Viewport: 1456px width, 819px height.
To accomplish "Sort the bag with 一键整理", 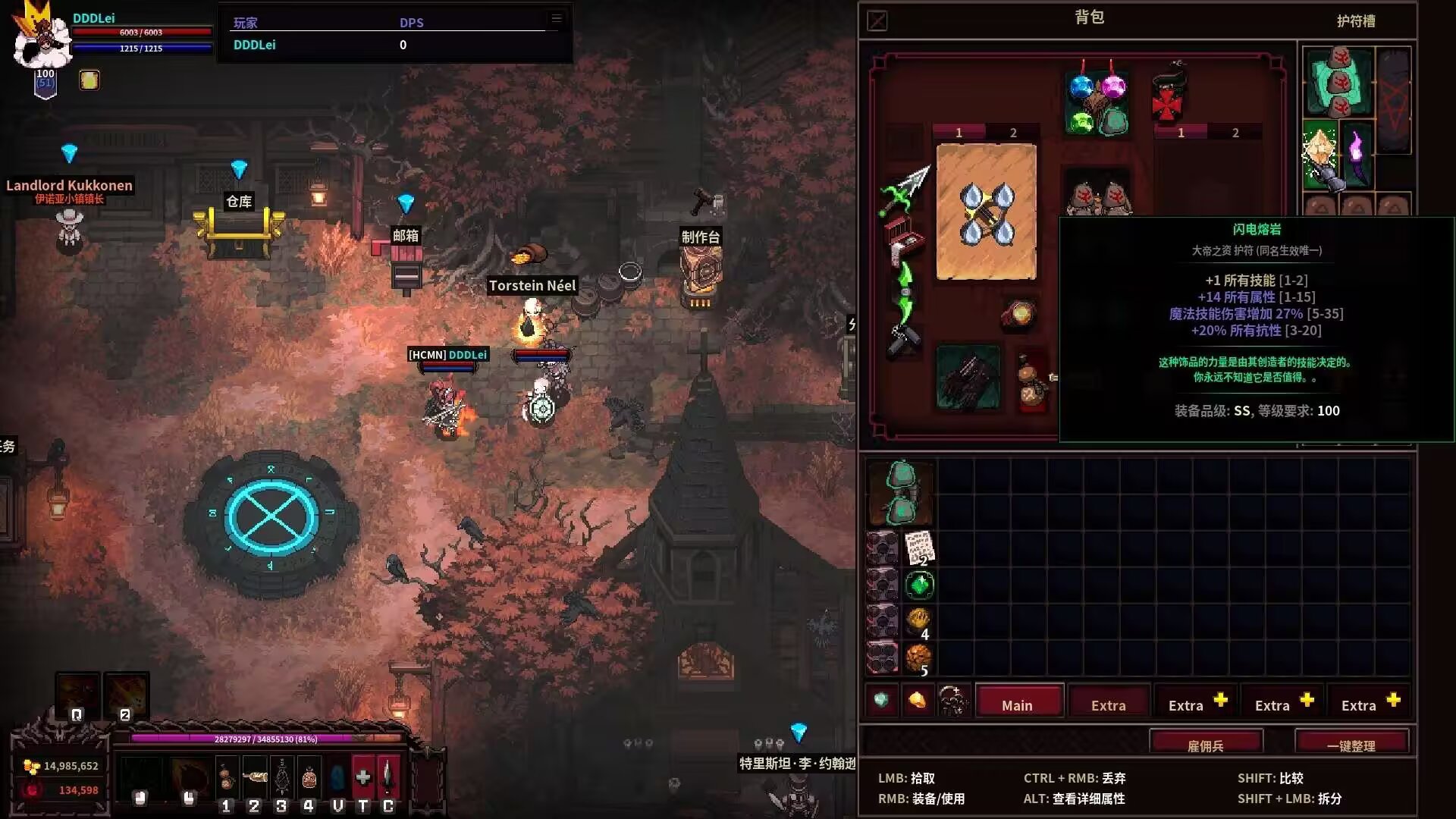I will pyautogui.click(x=1351, y=745).
